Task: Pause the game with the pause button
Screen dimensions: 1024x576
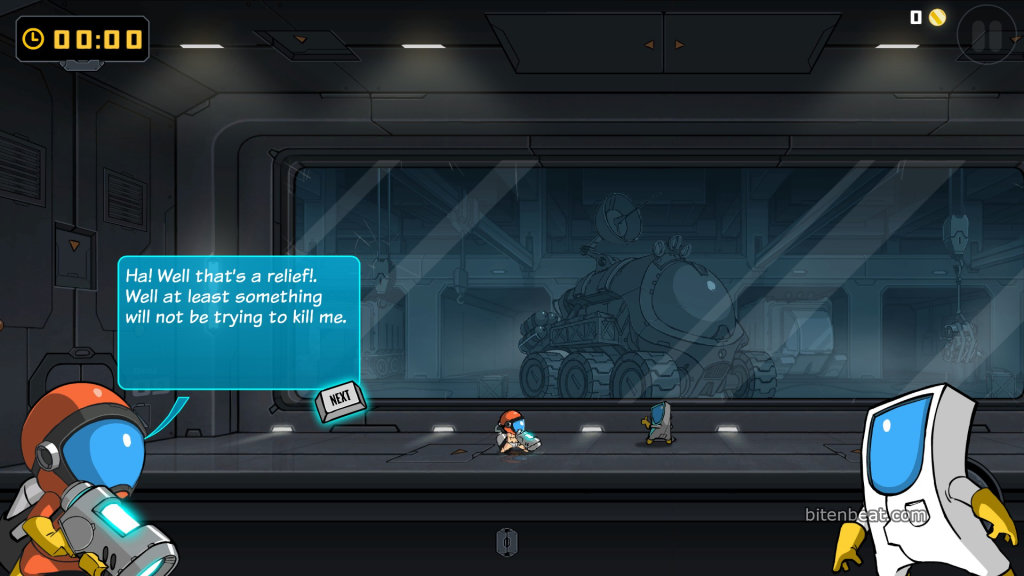Action: pos(986,36)
